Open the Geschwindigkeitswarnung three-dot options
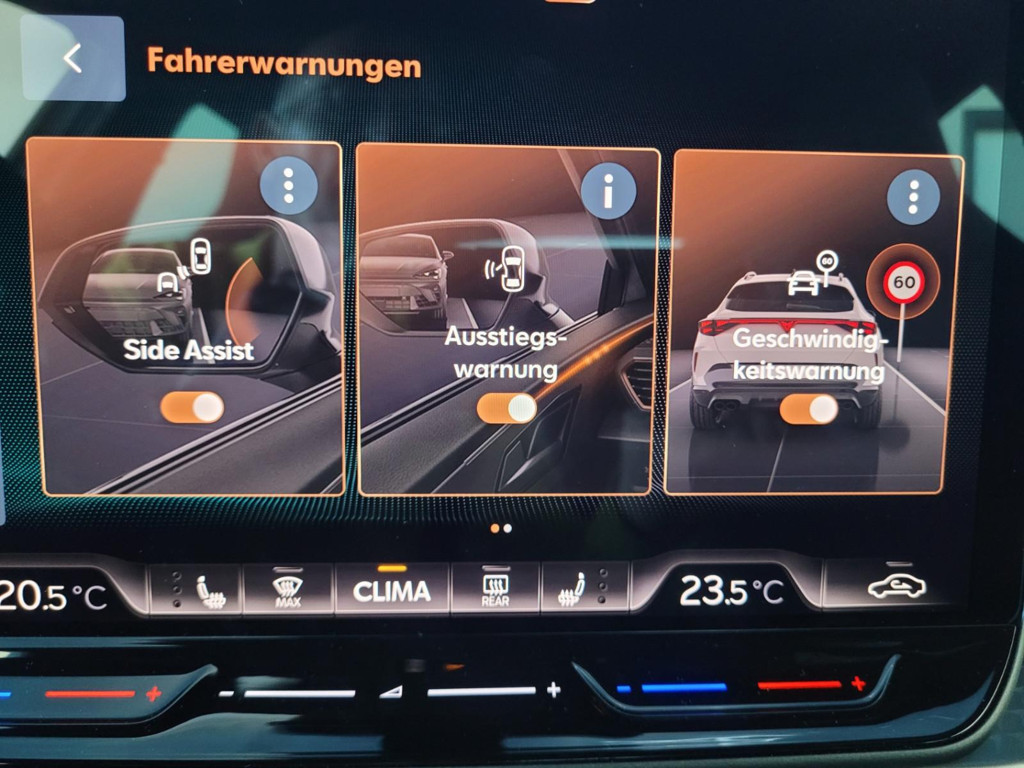This screenshot has width=1024, height=768. click(x=912, y=197)
